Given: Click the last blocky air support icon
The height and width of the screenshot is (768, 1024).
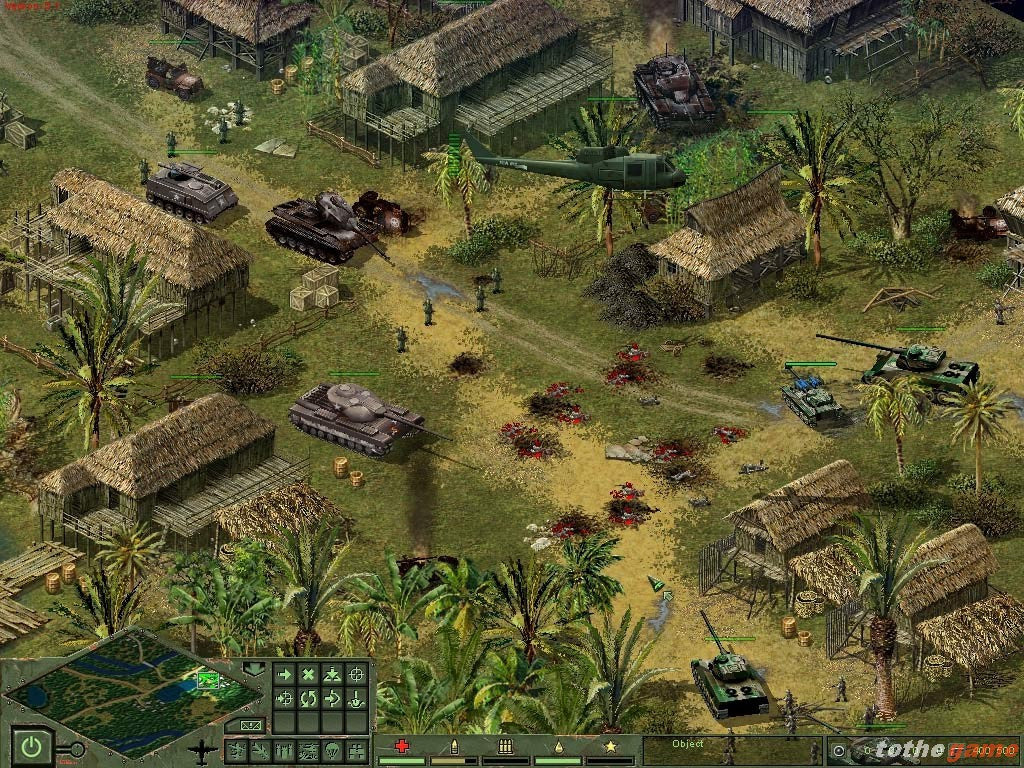Looking at the screenshot, I should 357,749.
